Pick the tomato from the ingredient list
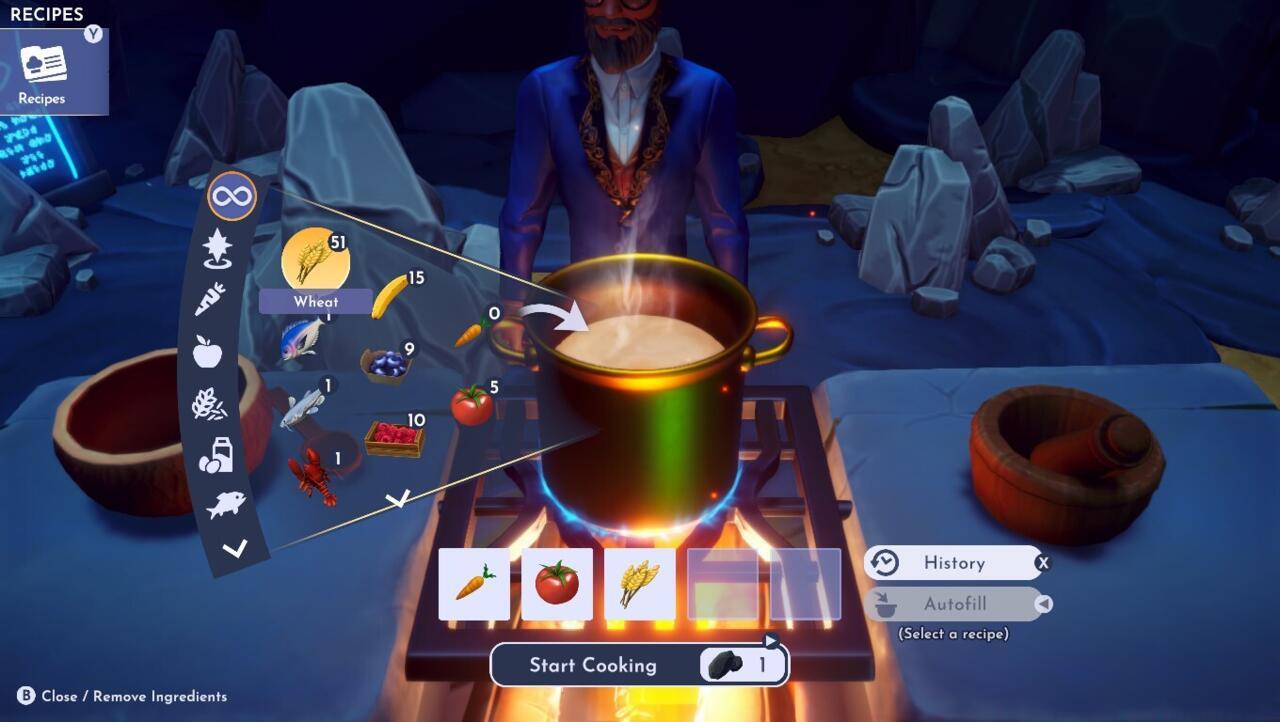The width and height of the screenshot is (1280, 722). tap(471, 405)
